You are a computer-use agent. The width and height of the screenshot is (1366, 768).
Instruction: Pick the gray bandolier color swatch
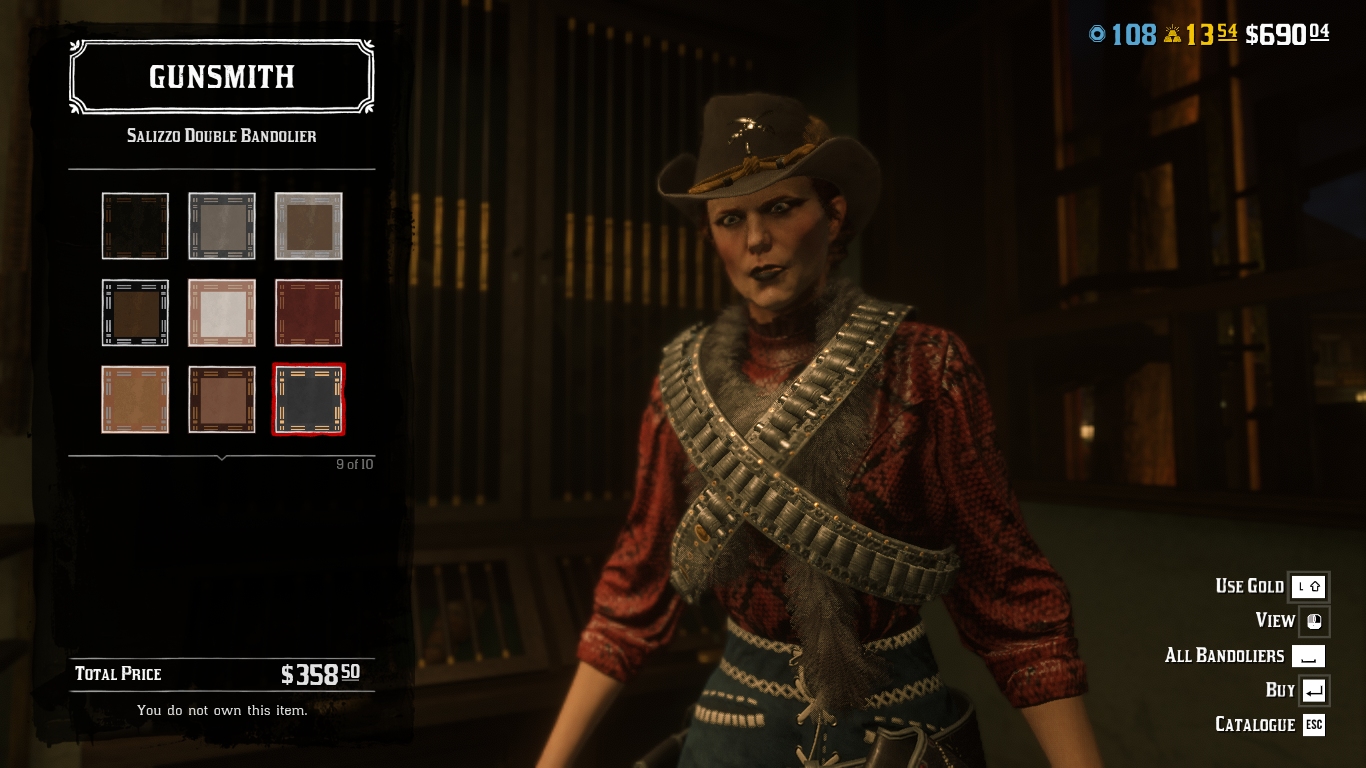[221, 225]
